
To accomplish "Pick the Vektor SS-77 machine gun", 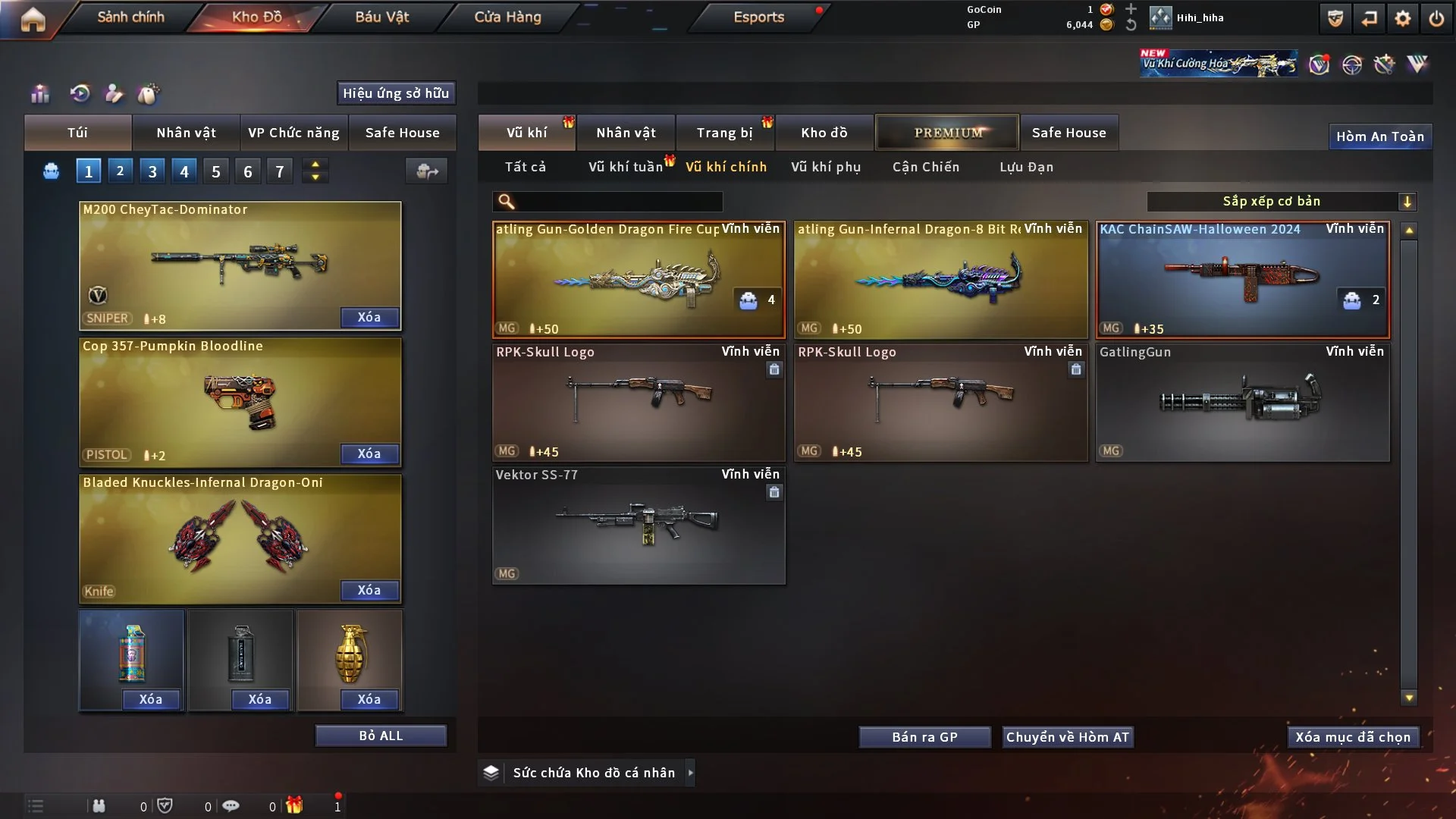I will [638, 525].
